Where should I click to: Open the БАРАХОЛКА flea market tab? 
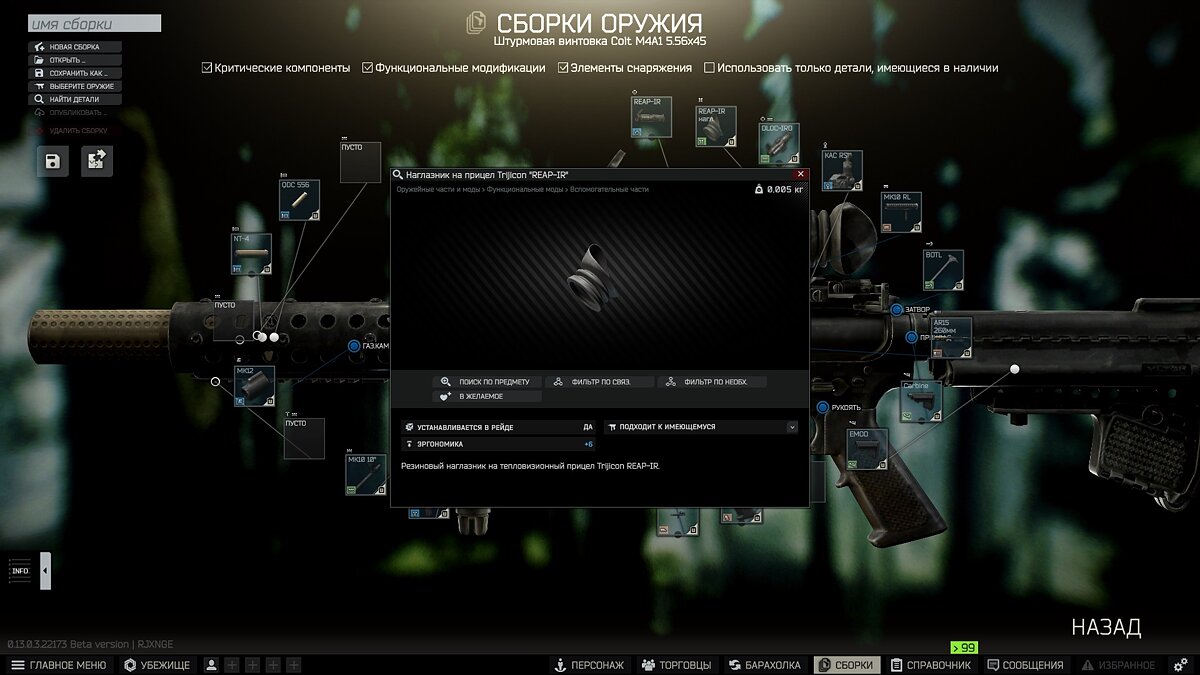(765, 665)
